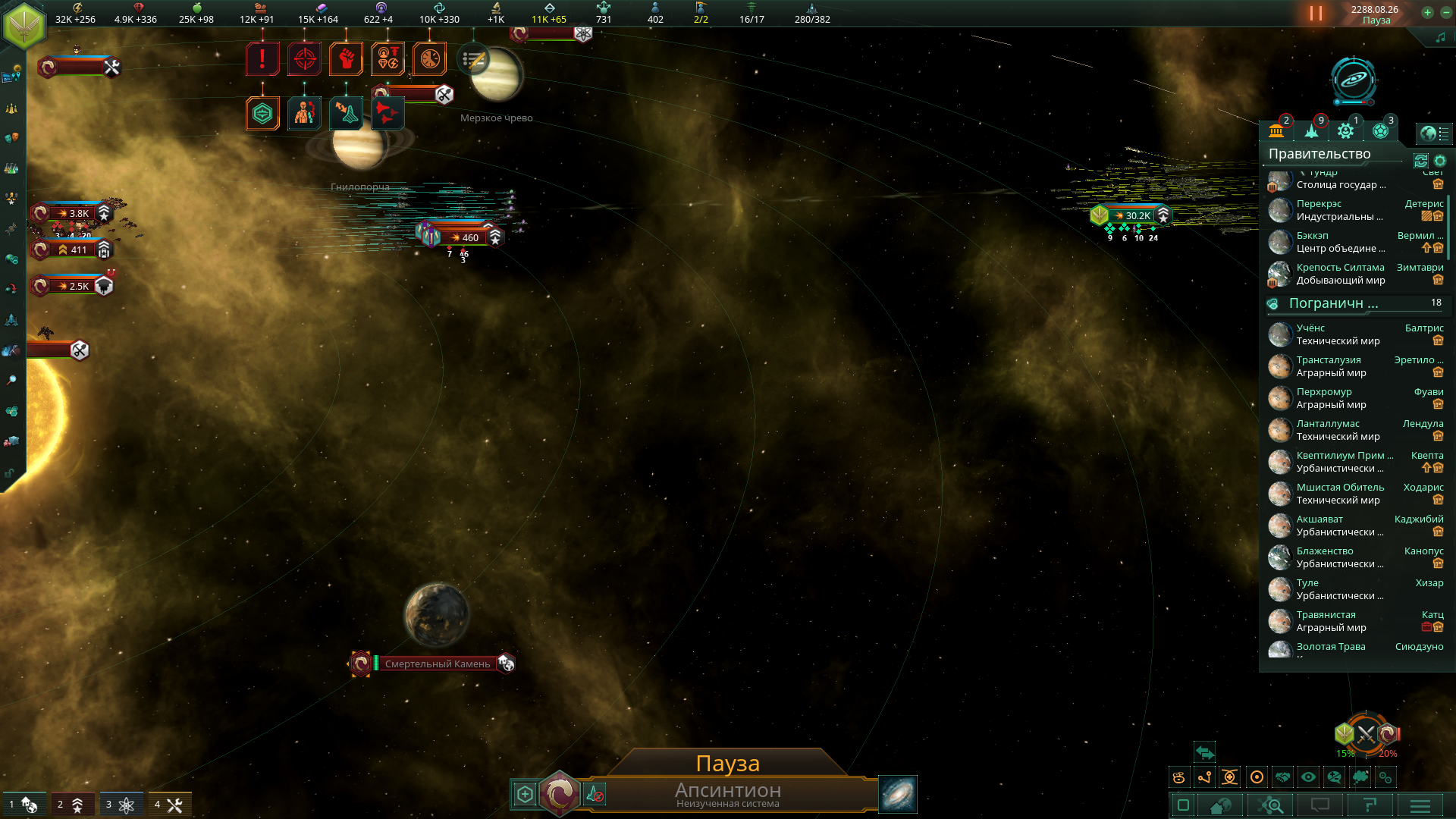Toggle the eye map mode filter
The image size is (1456, 819).
1309,777
